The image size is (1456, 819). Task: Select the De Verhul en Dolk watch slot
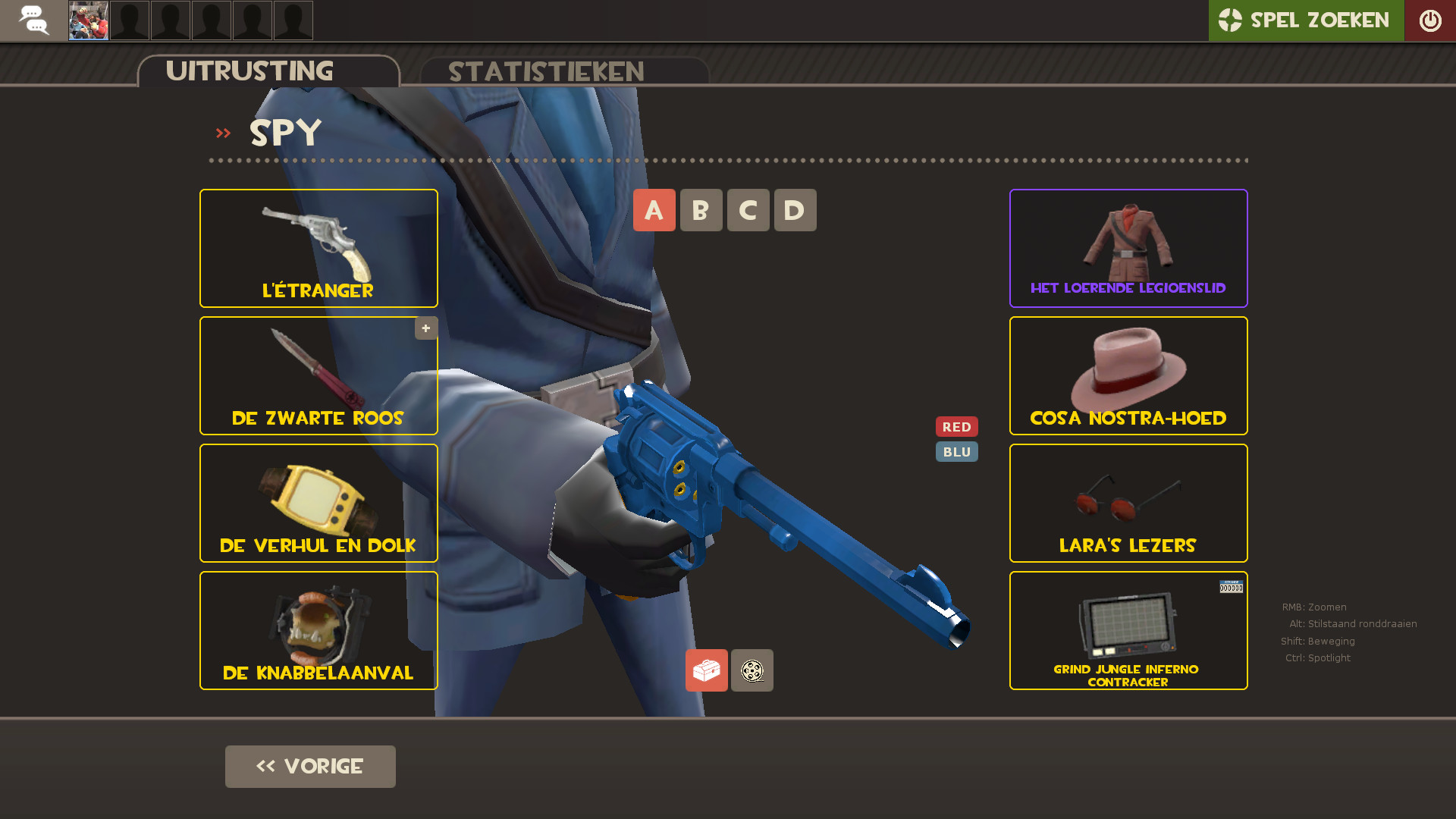318,503
